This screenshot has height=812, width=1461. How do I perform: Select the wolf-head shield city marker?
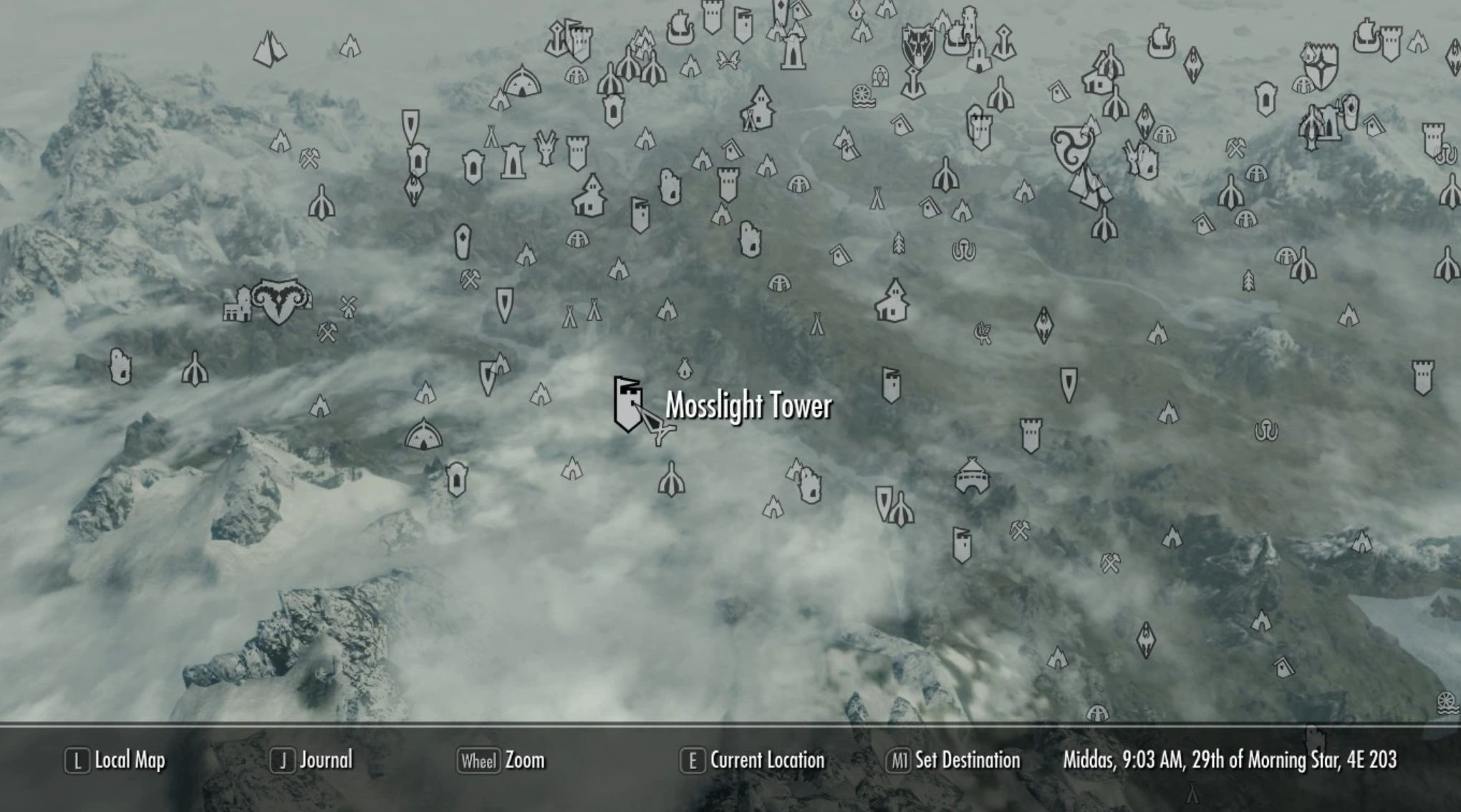[917, 46]
